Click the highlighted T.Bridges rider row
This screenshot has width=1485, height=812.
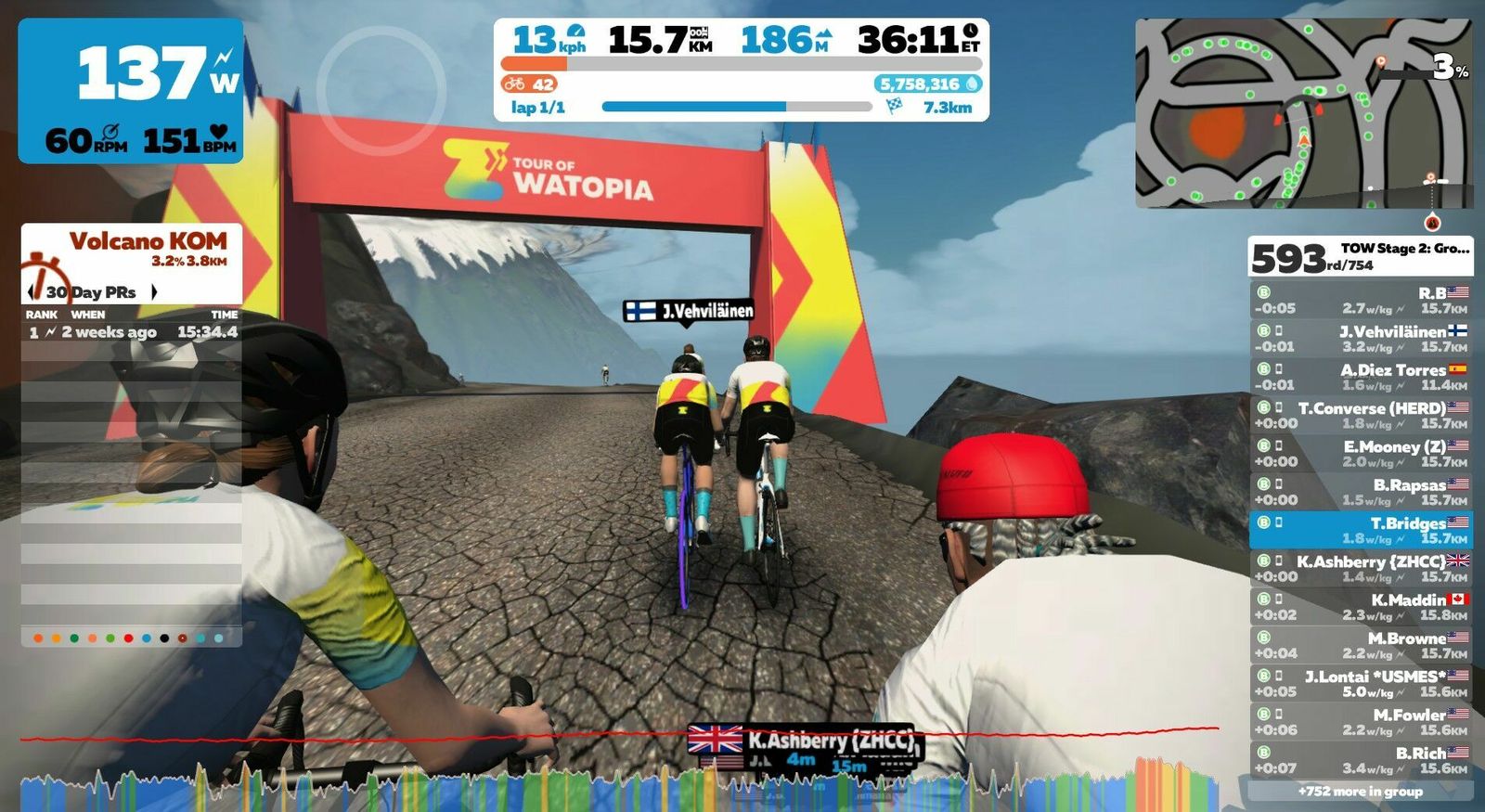[x=1361, y=530]
